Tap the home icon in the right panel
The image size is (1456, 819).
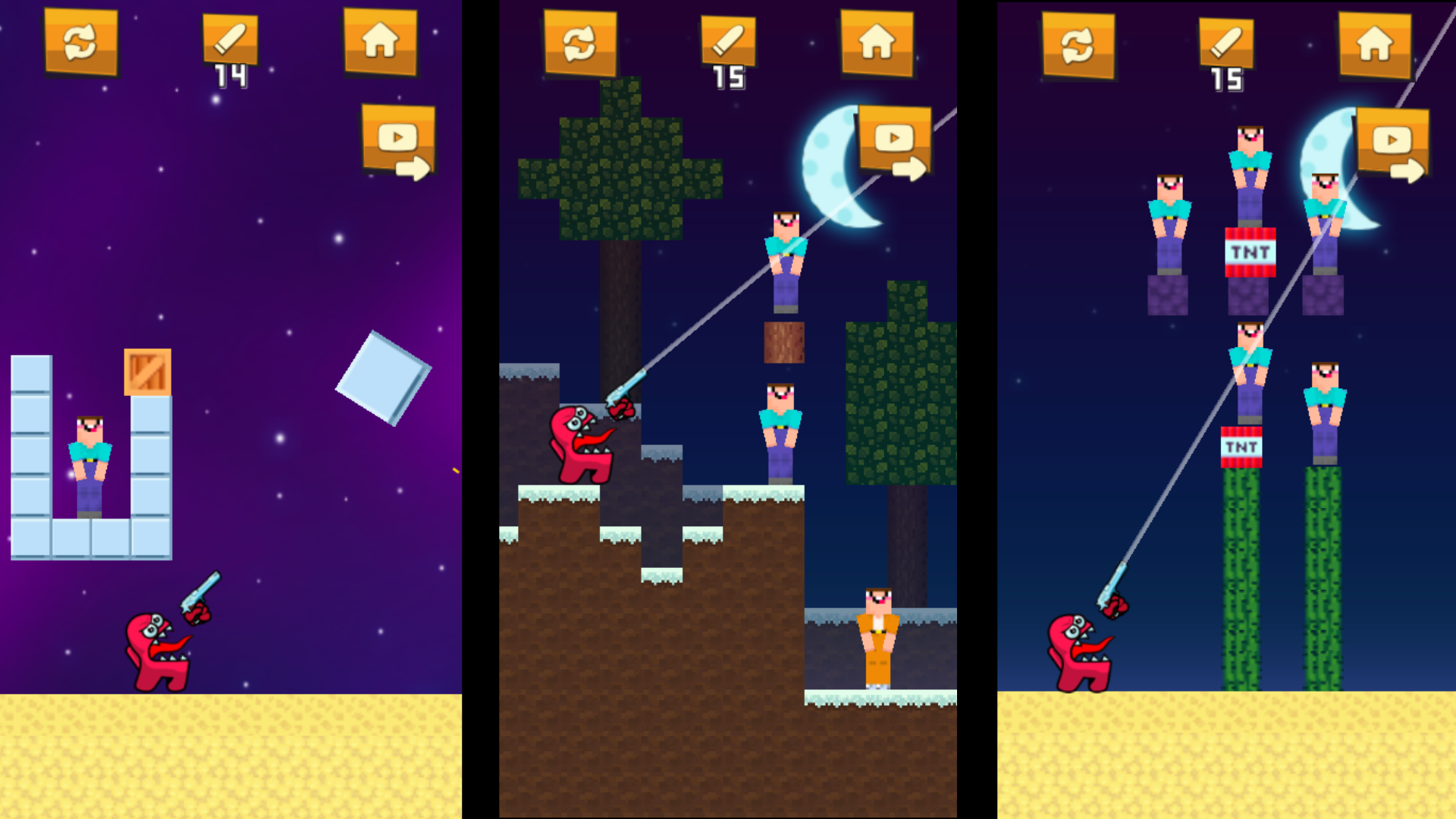pyautogui.click(x=1374, y=43)
